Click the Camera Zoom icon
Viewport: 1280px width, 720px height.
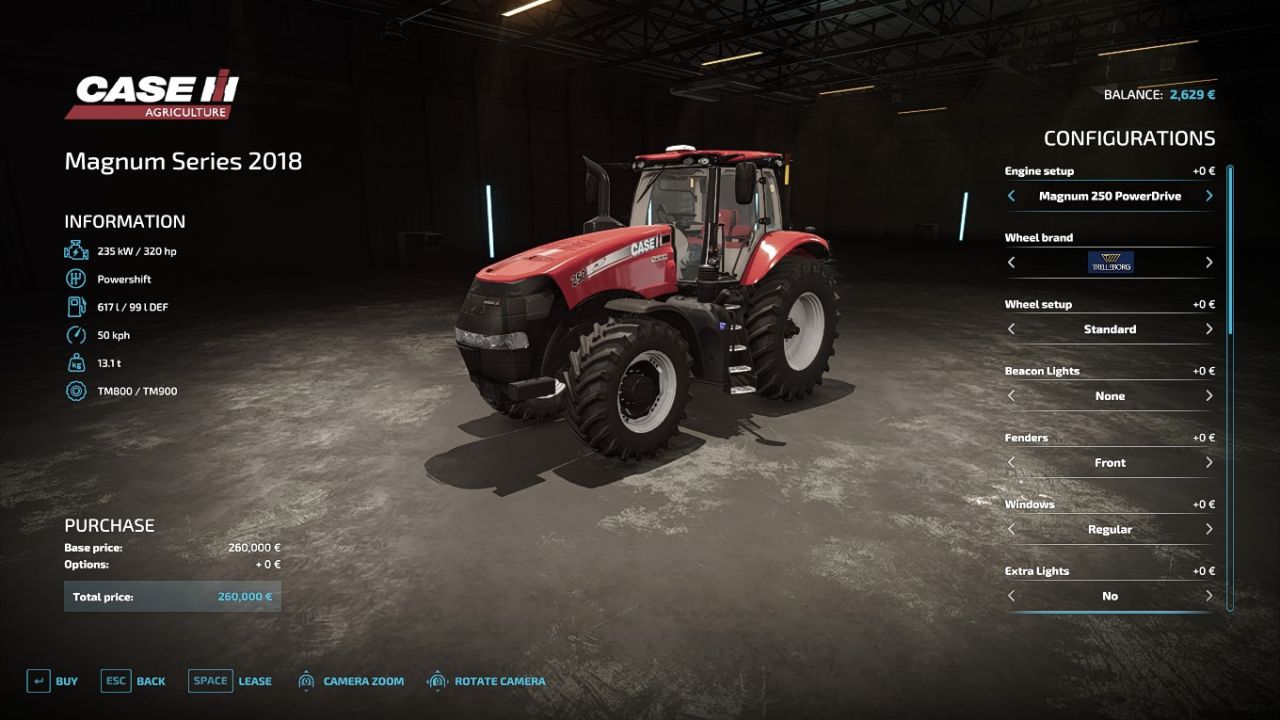(x=305, y=680)
